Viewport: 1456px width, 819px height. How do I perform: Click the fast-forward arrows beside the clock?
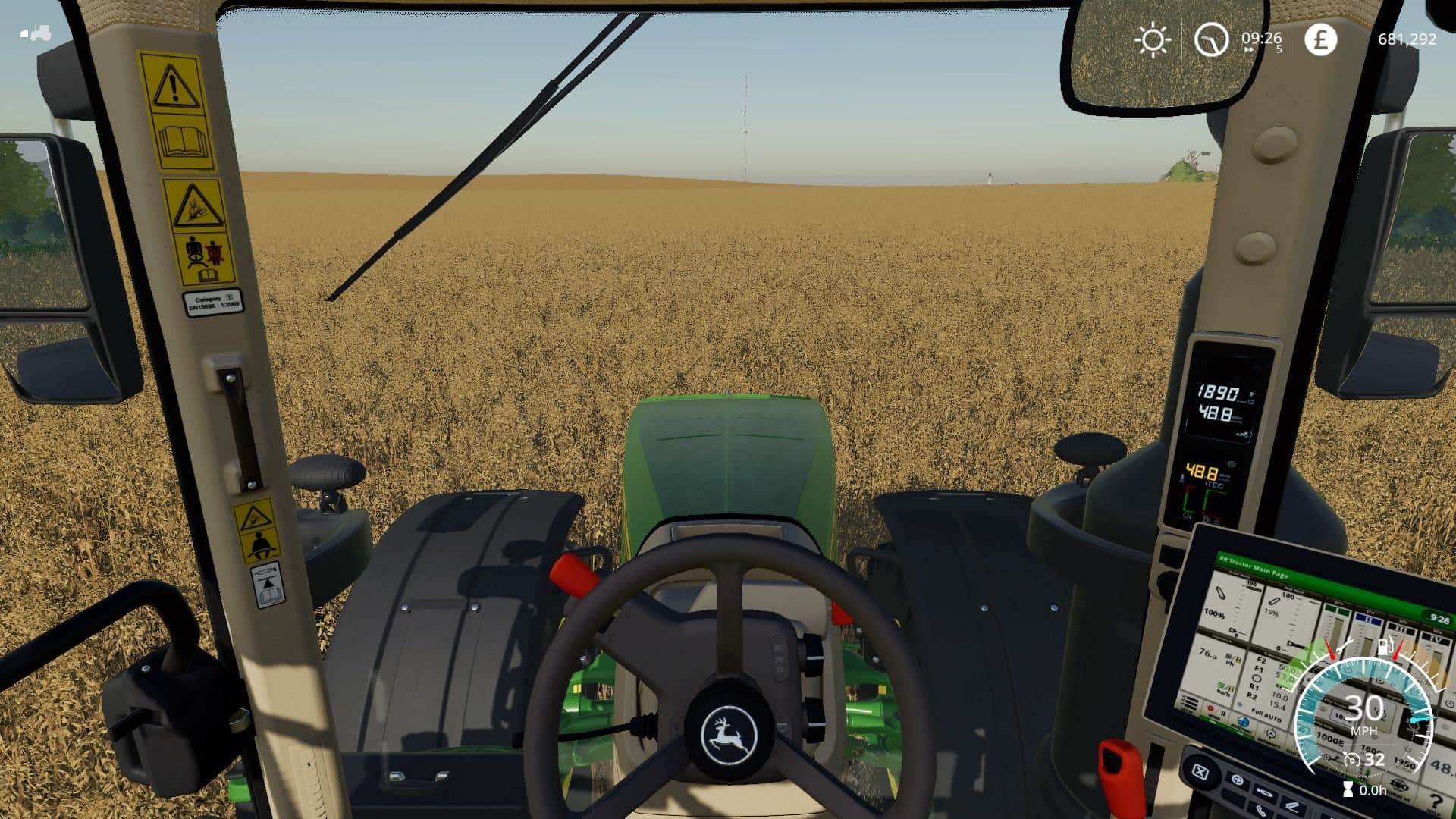(1248, 49)
